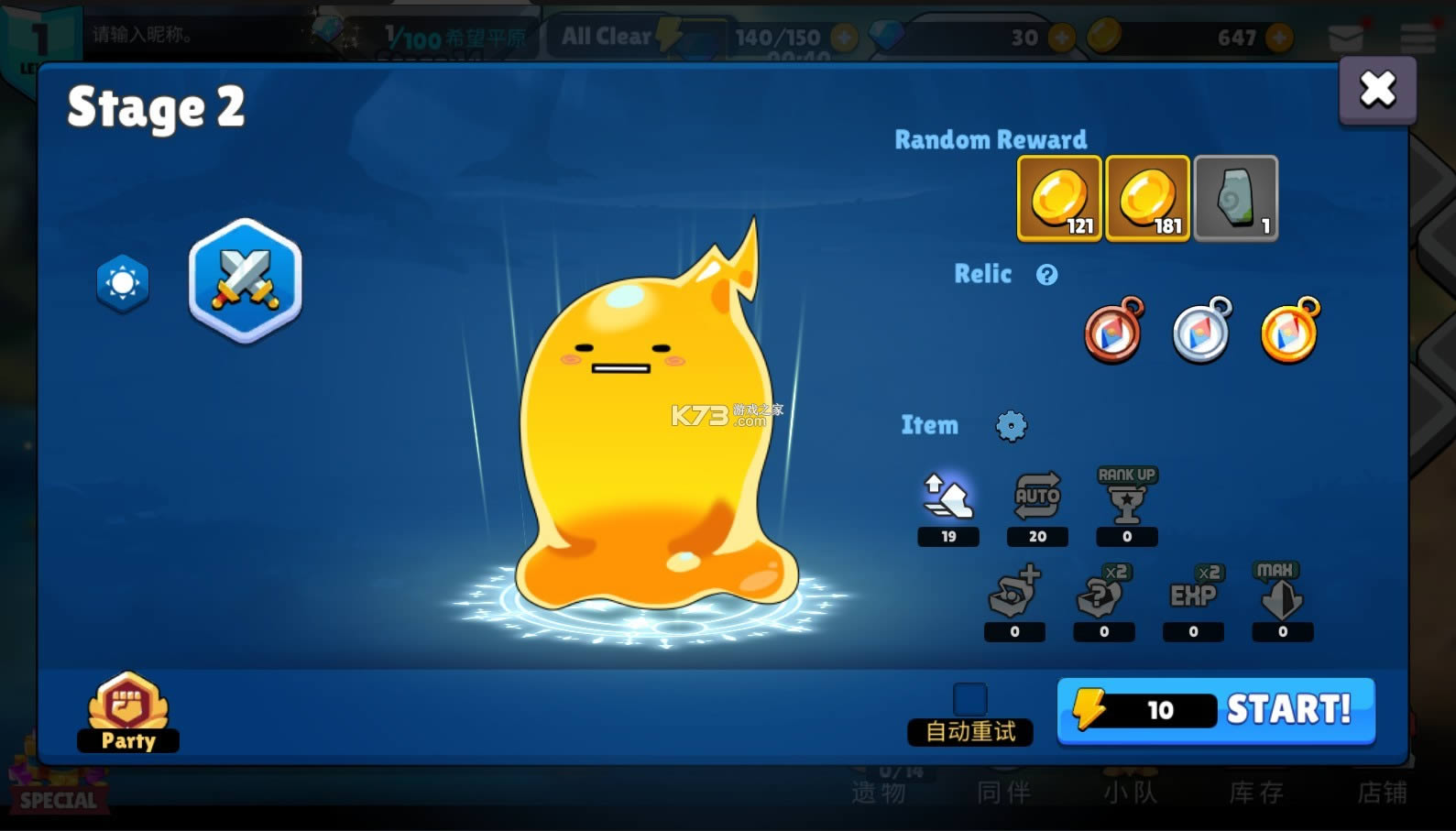Open the item settings gear

[x=1010, y=425]
